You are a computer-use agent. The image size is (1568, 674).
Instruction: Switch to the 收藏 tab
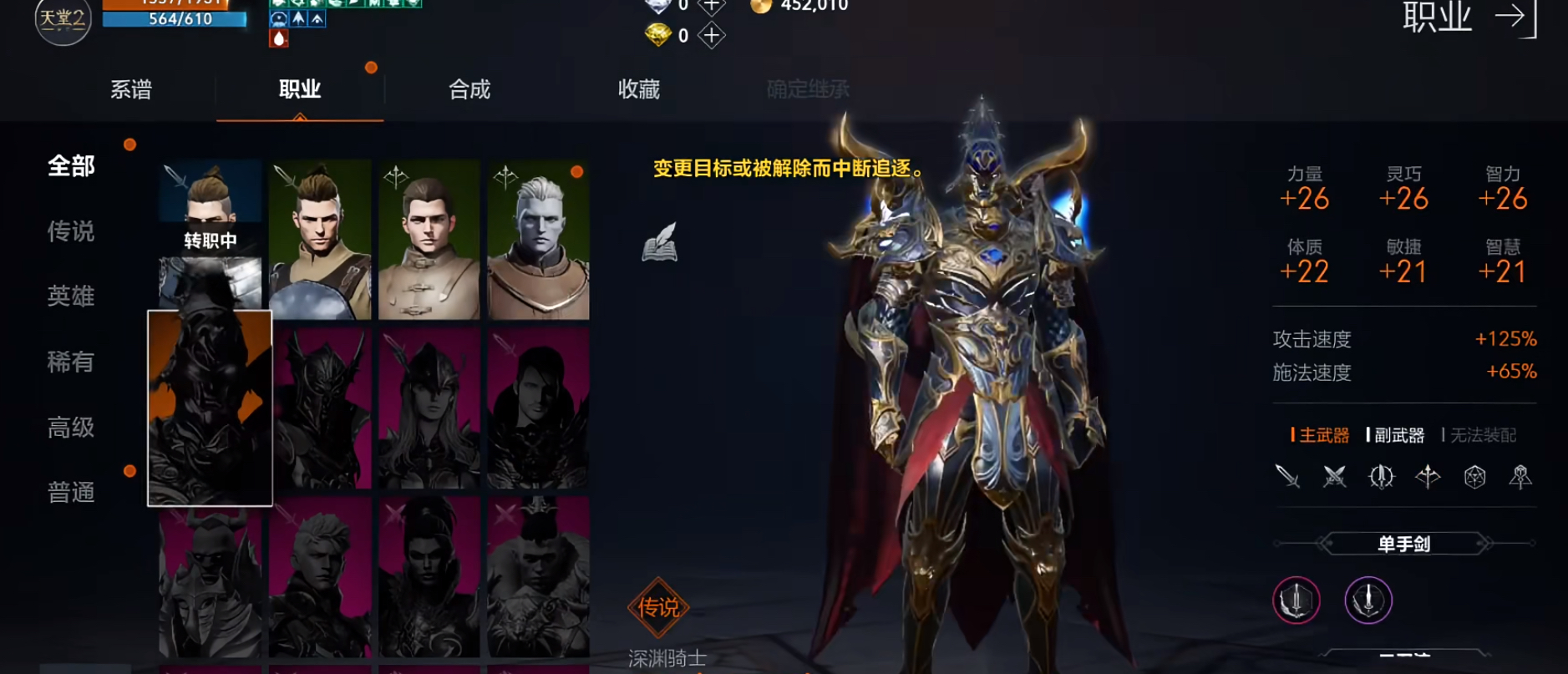640,90
